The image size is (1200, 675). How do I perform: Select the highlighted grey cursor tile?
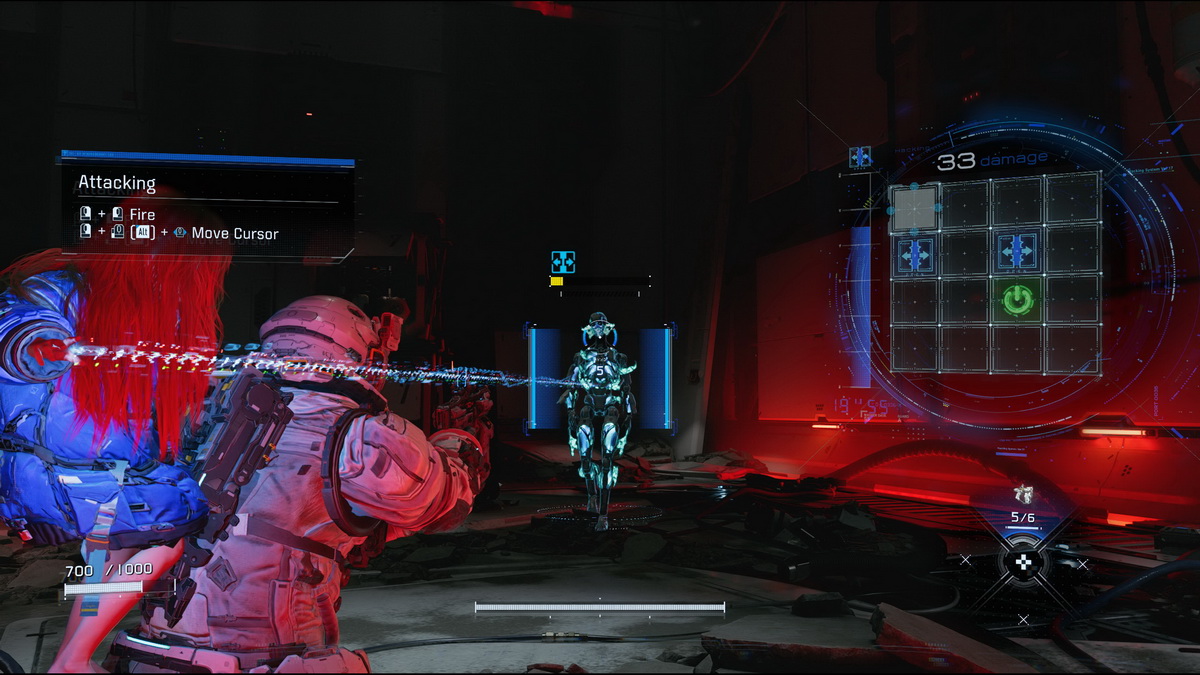914,208
